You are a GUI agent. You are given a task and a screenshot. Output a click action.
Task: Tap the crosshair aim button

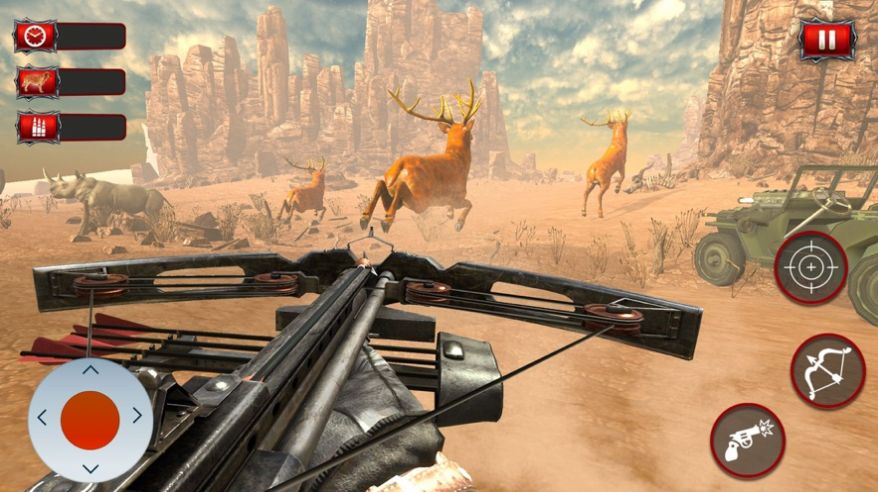click(810, 268)
